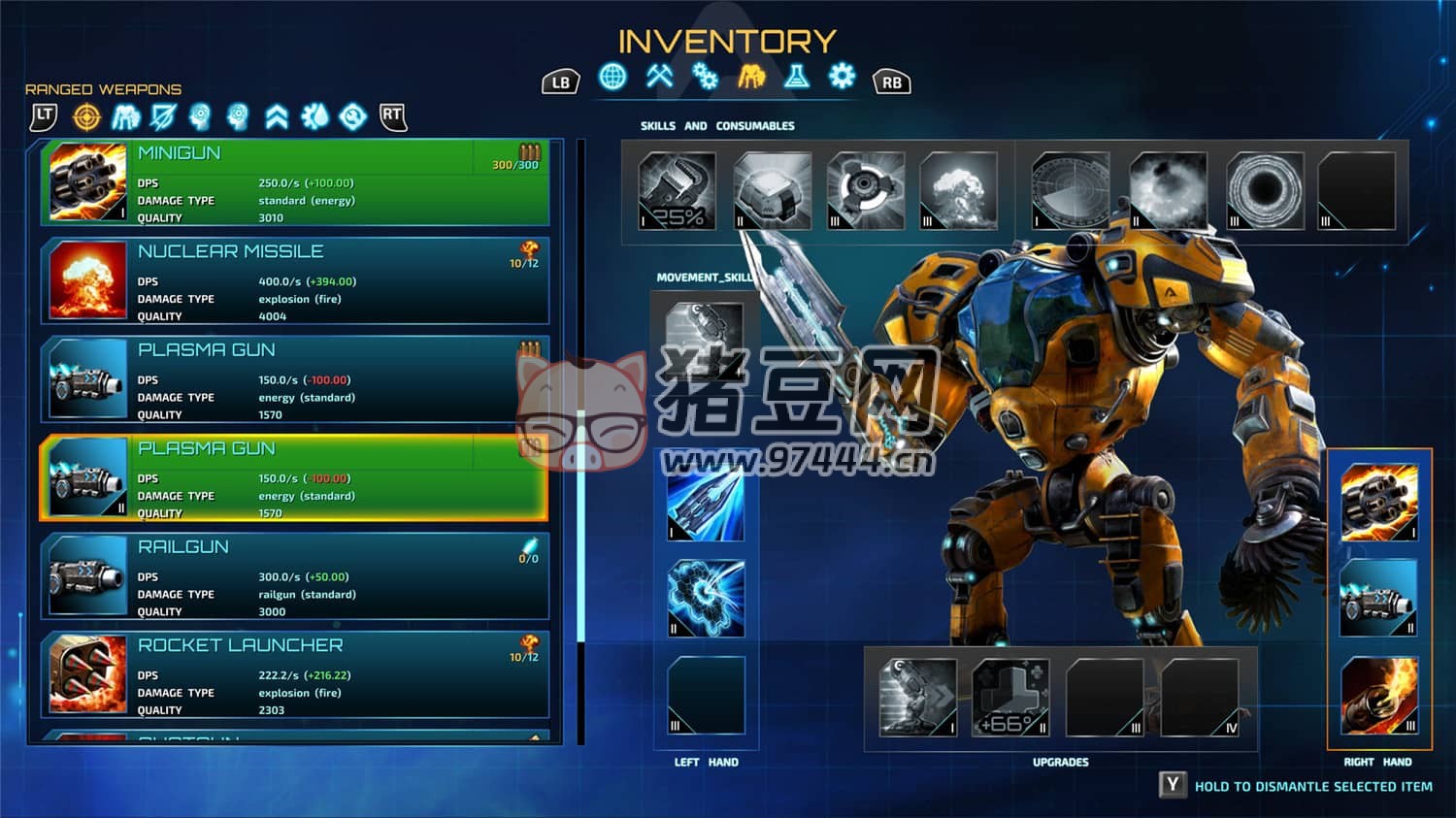The image size is (1456, 818).
Task: Choose the flamethrower right-hand slot III
Action: tap(1379, 695)
